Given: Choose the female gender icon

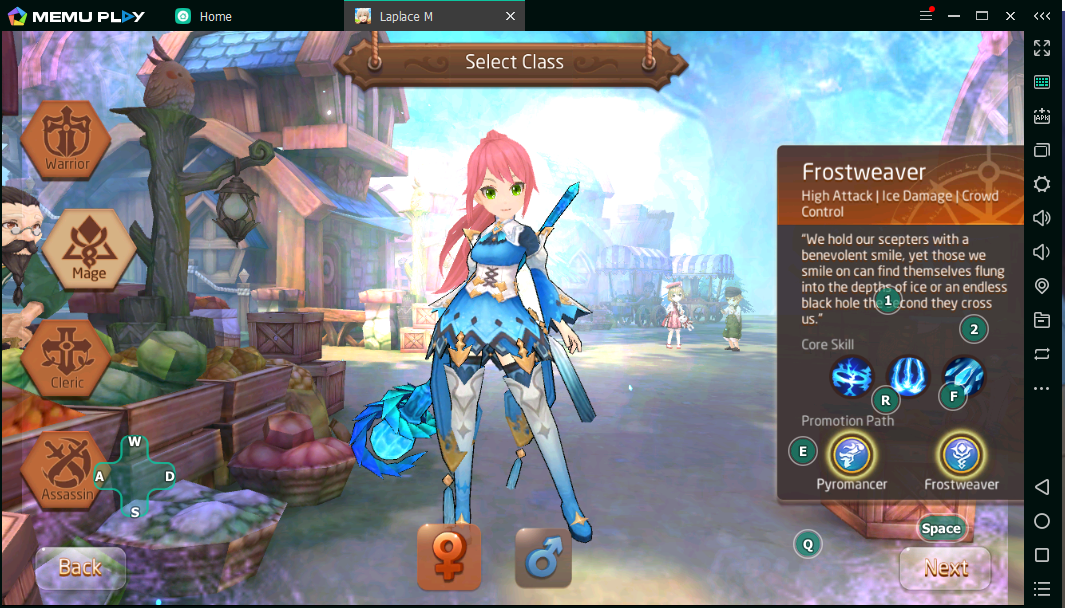Looking at the screenshot, I should 449,557.
